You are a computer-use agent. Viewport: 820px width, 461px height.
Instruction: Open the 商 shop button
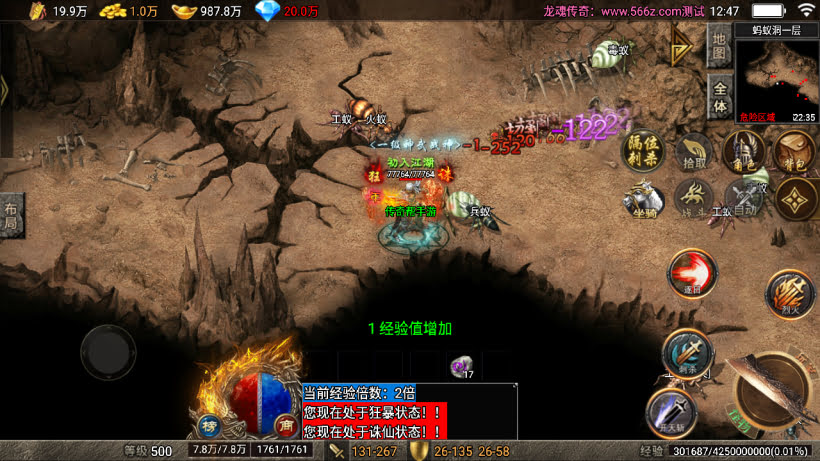[285, 425]
